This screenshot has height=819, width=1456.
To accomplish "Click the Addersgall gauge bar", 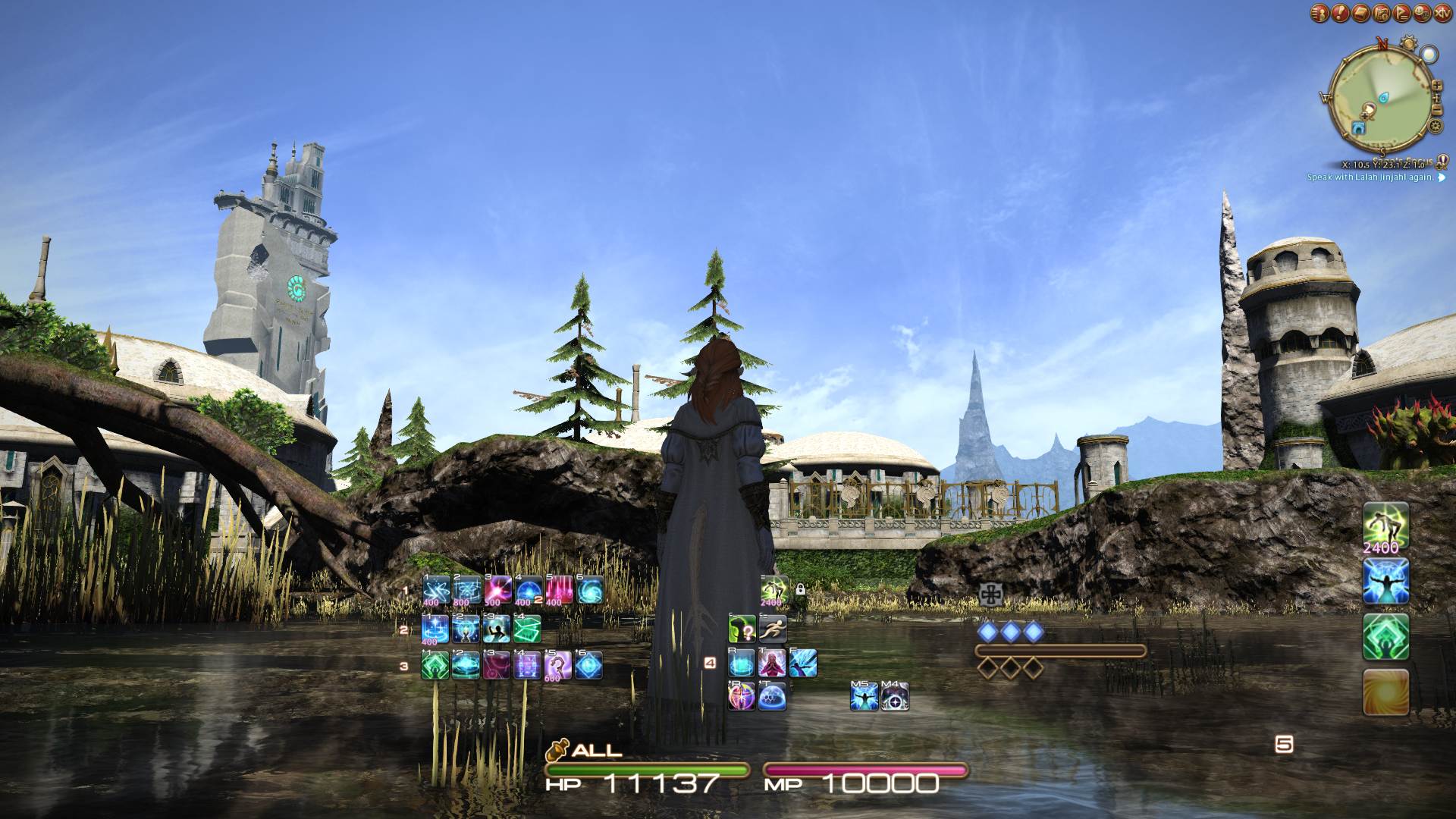I will click(x=1062, y=650).
